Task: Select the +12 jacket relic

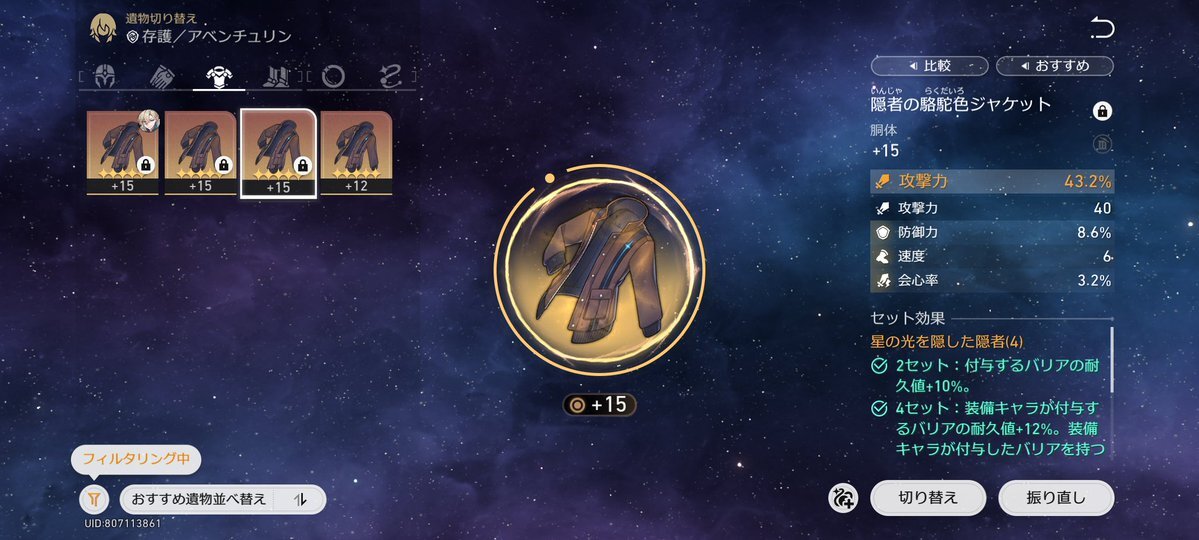Action: (x=356, y=152)
